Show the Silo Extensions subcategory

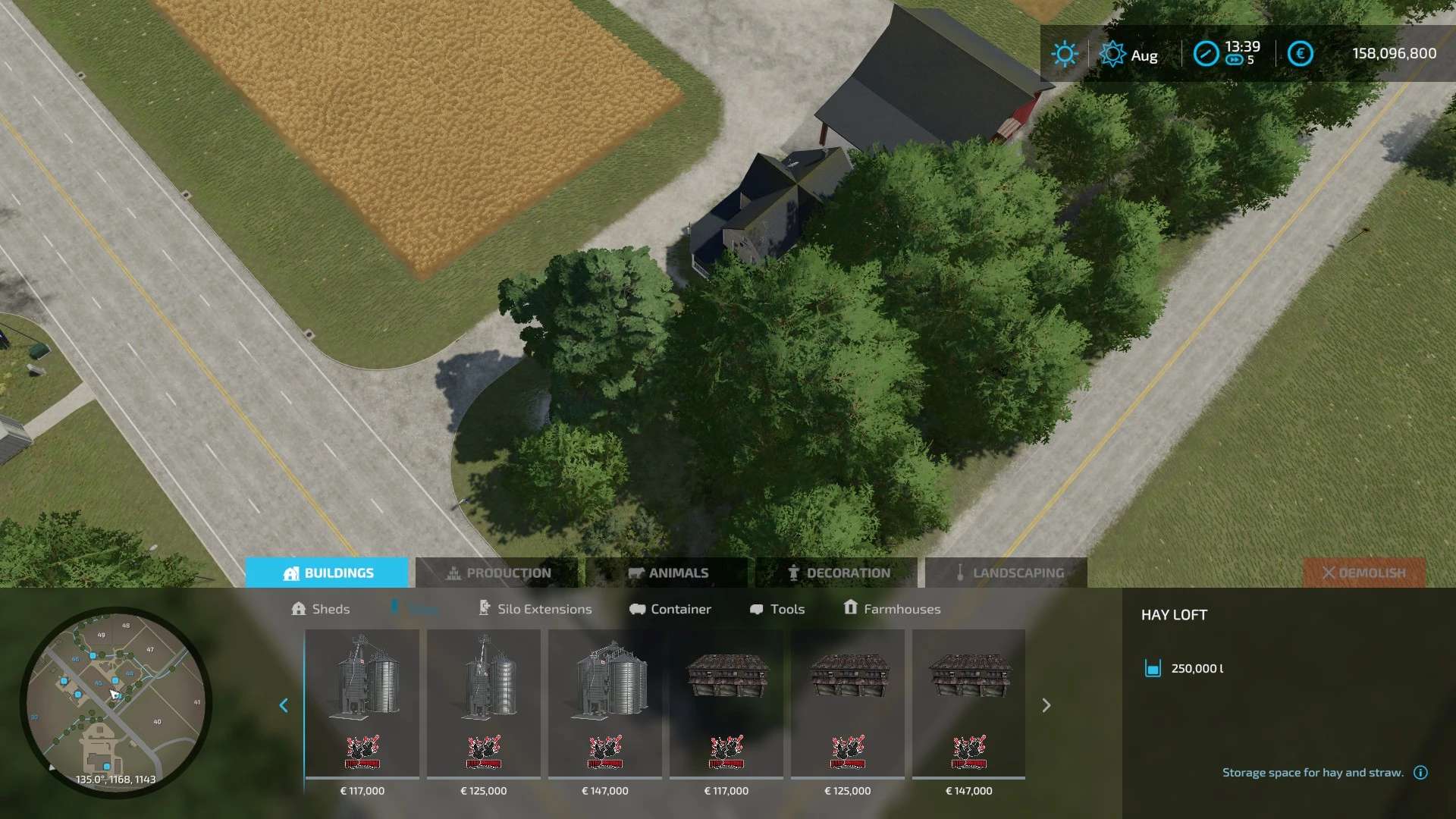click(535, 609)
